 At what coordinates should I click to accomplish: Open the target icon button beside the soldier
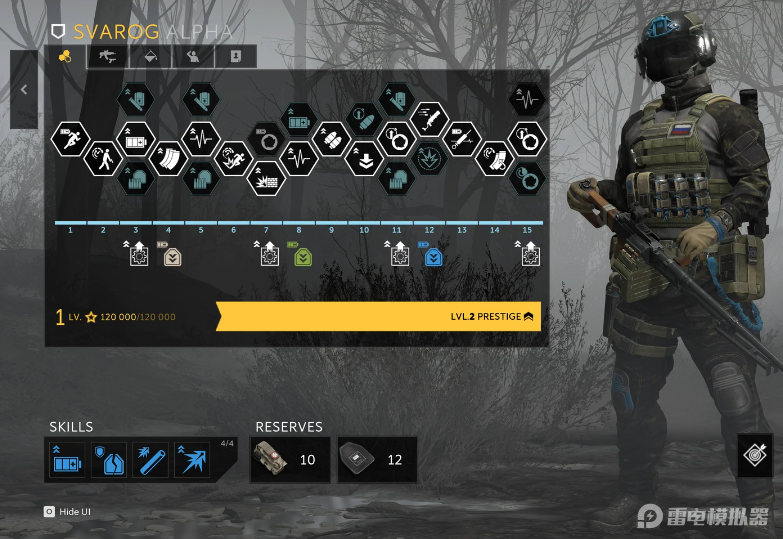tap(755, 453)
